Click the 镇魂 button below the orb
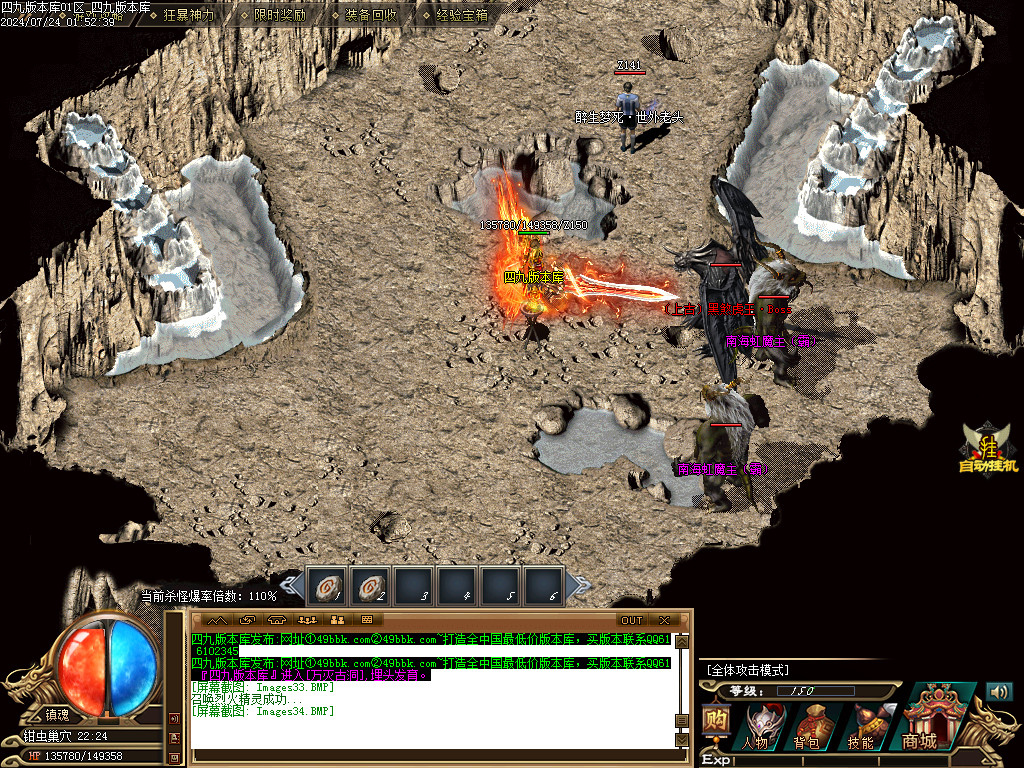The height and width of the screenshot is (768, 1024). (57, 715)
